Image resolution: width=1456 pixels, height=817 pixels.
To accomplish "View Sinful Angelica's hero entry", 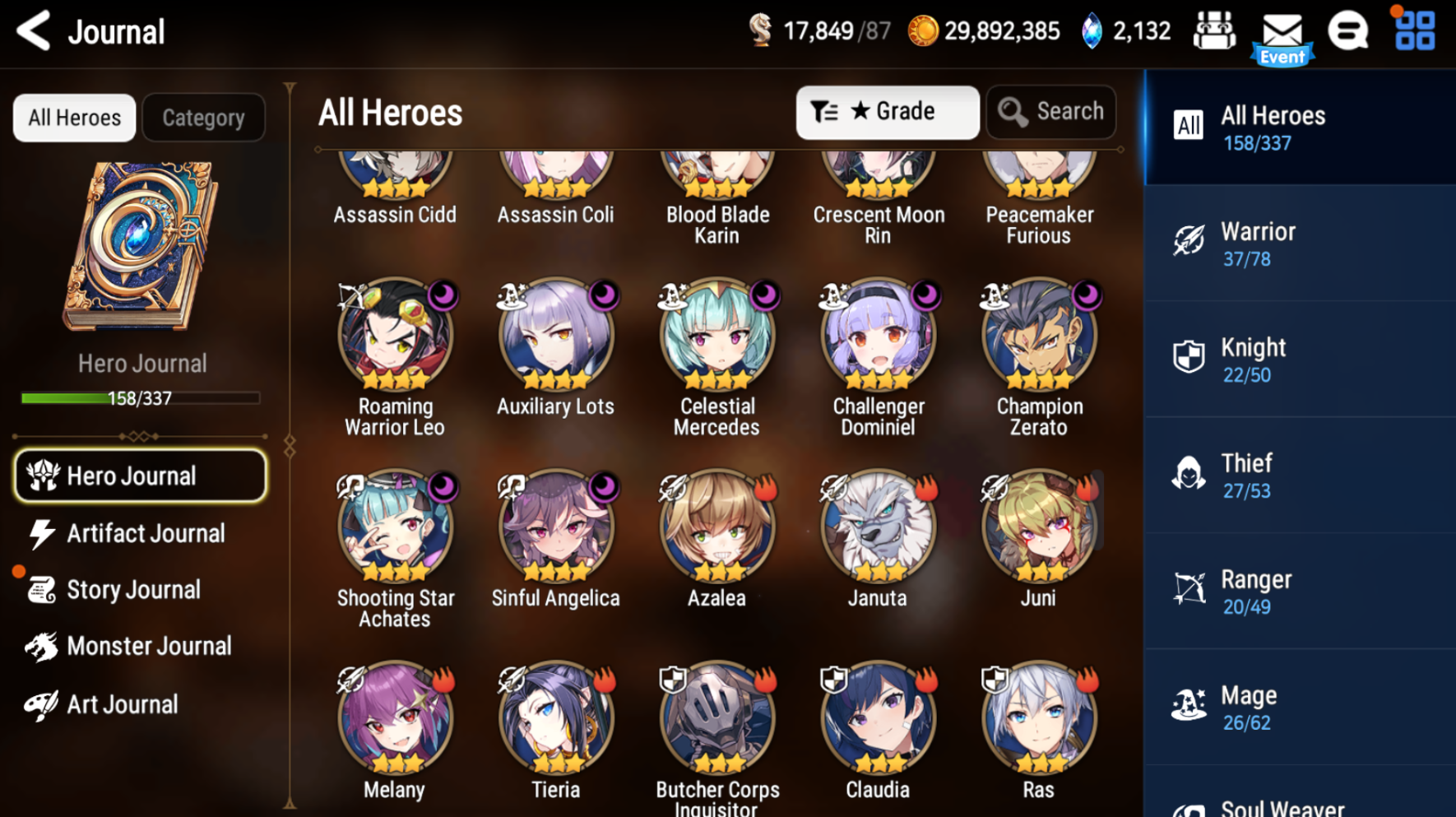I will [x=555, y=527].
